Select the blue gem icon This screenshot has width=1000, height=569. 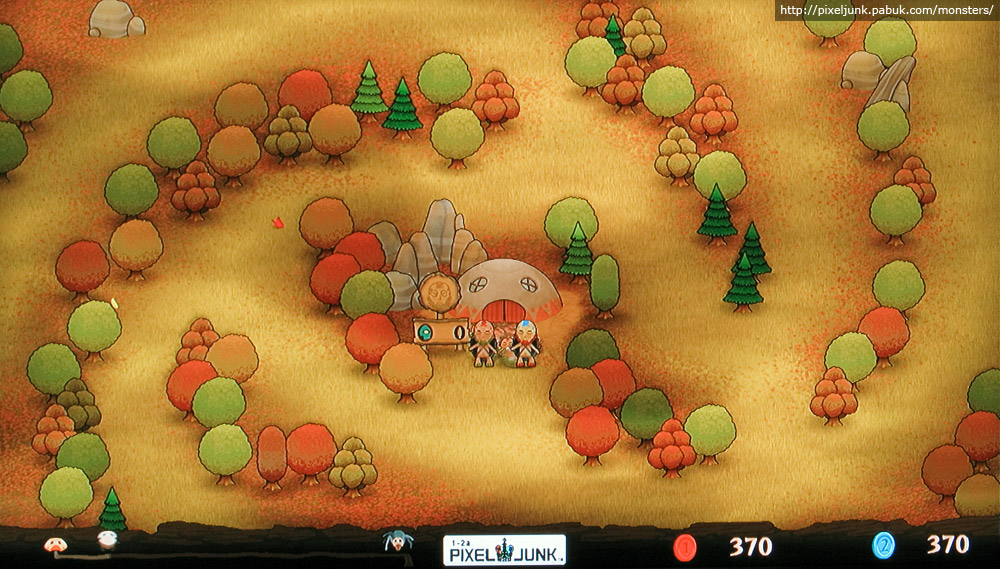884,545
